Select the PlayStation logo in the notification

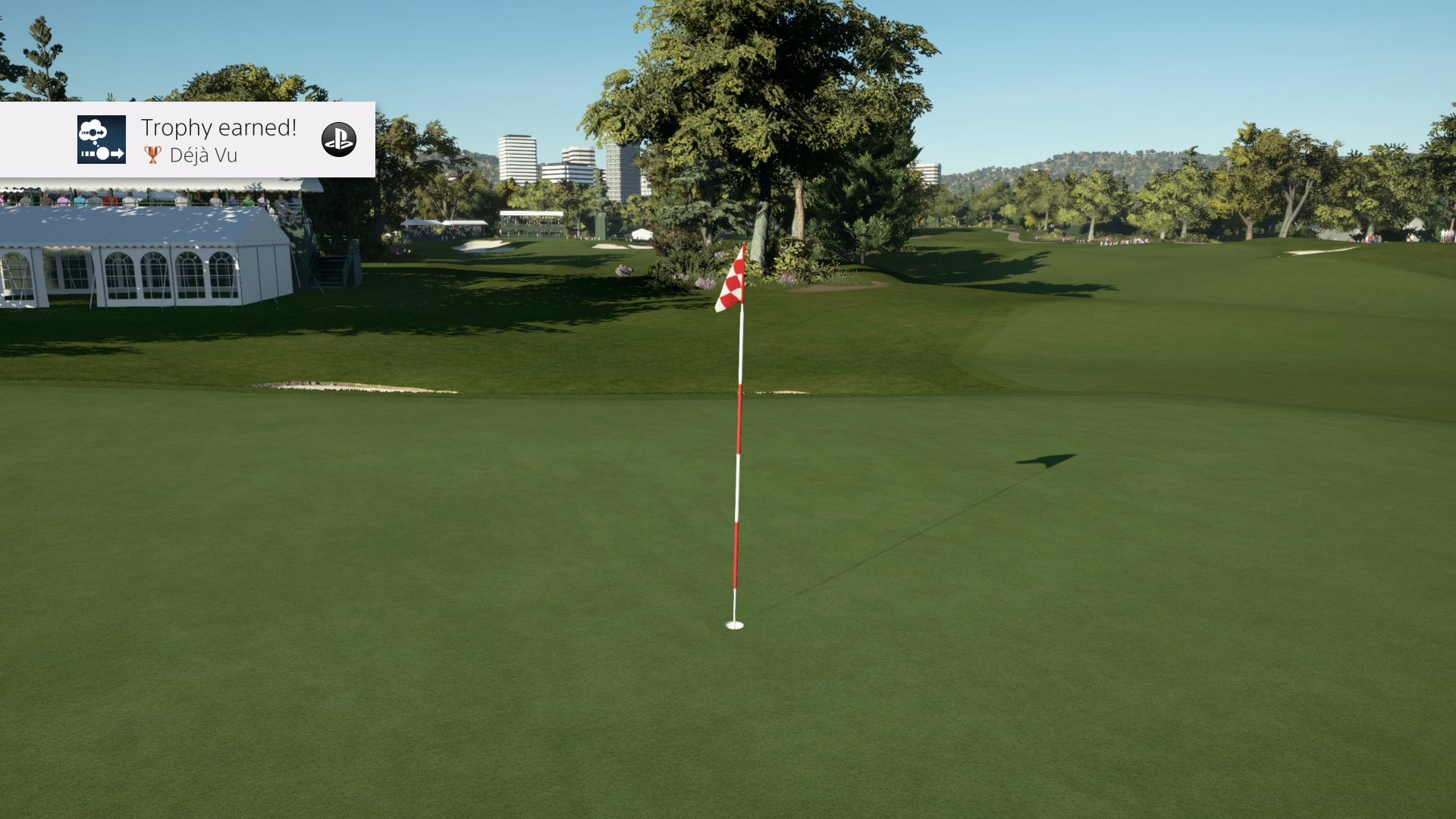tap(340, 140)
